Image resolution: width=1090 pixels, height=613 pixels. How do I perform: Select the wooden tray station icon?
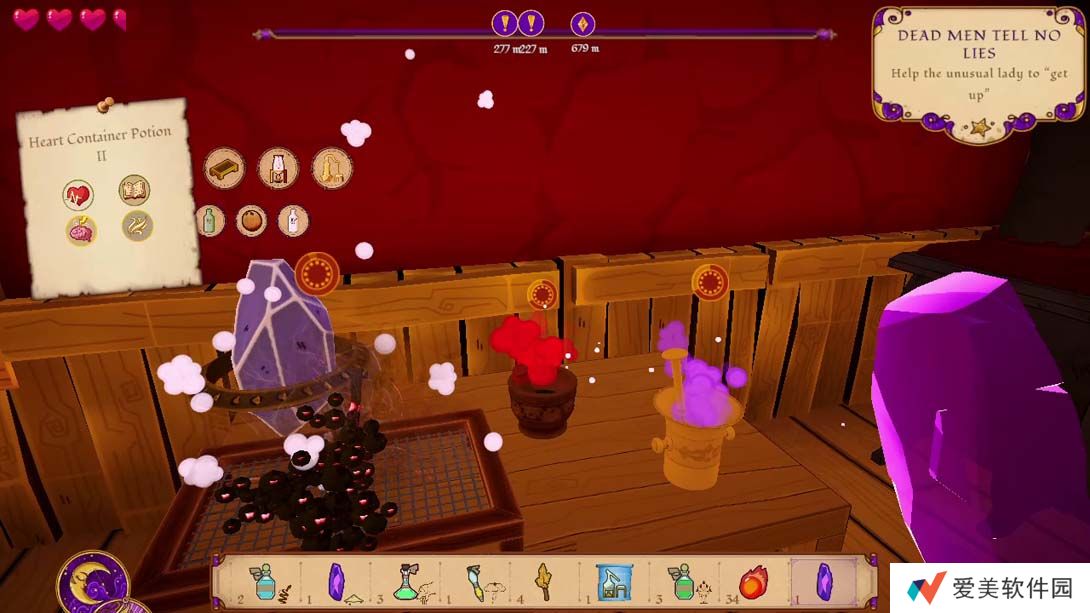coord(225,168)
